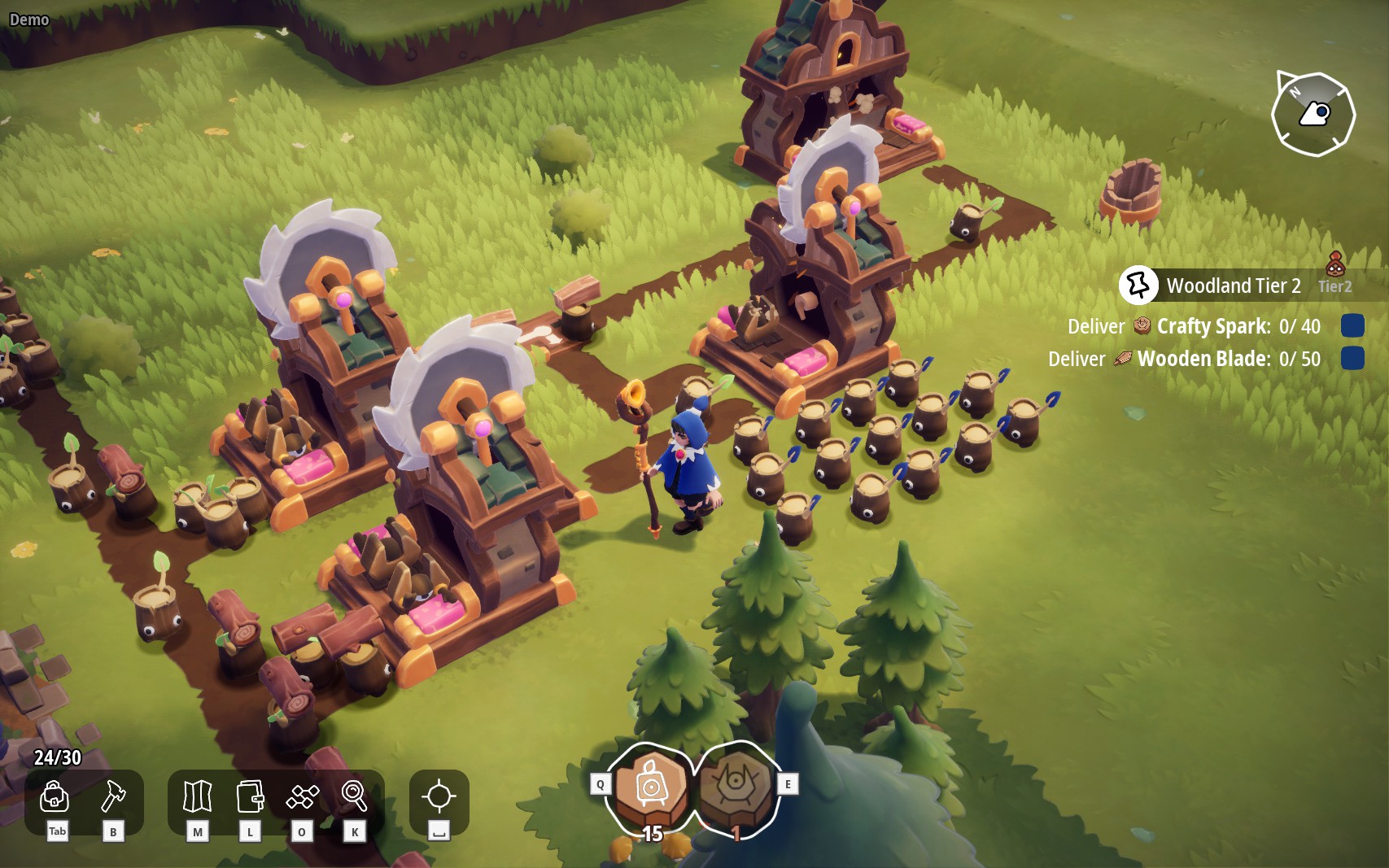This screenshot has height=868, width=1389.
Task: Select the highlighted hexagon slot showing 15
Action: tap(651, 789)
